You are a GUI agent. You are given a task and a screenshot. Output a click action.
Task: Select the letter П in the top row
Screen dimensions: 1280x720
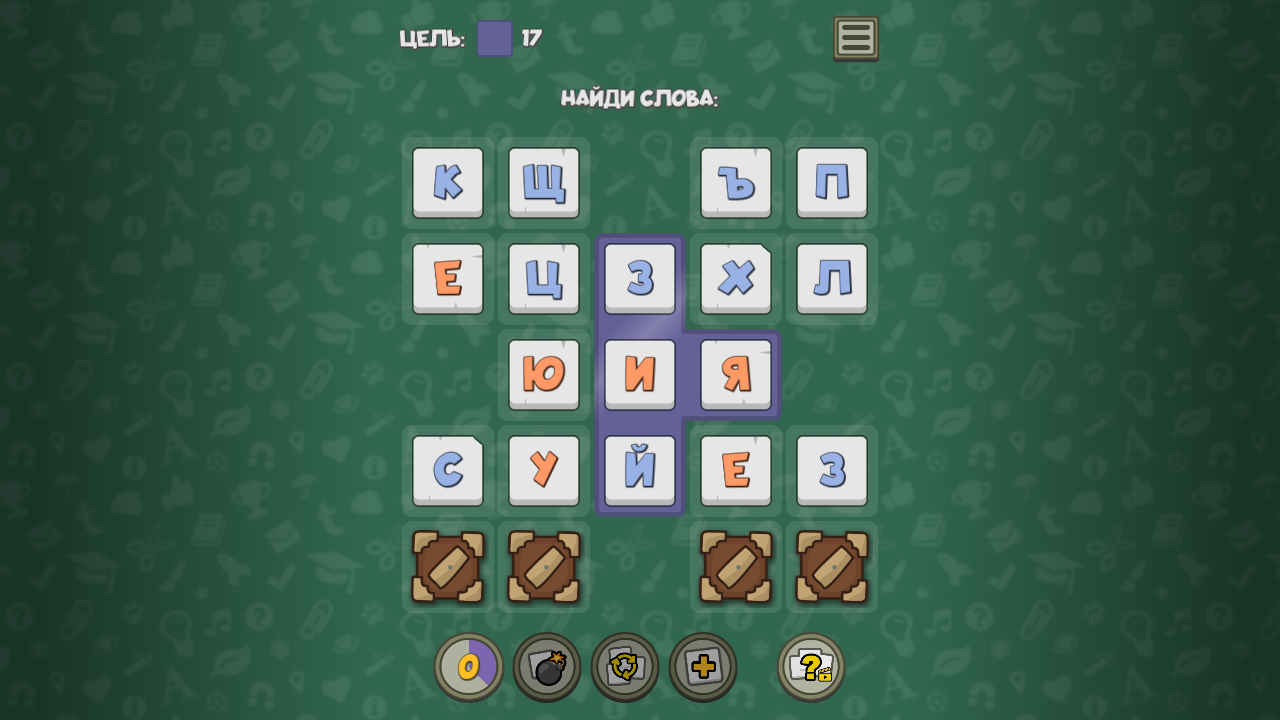831,183
